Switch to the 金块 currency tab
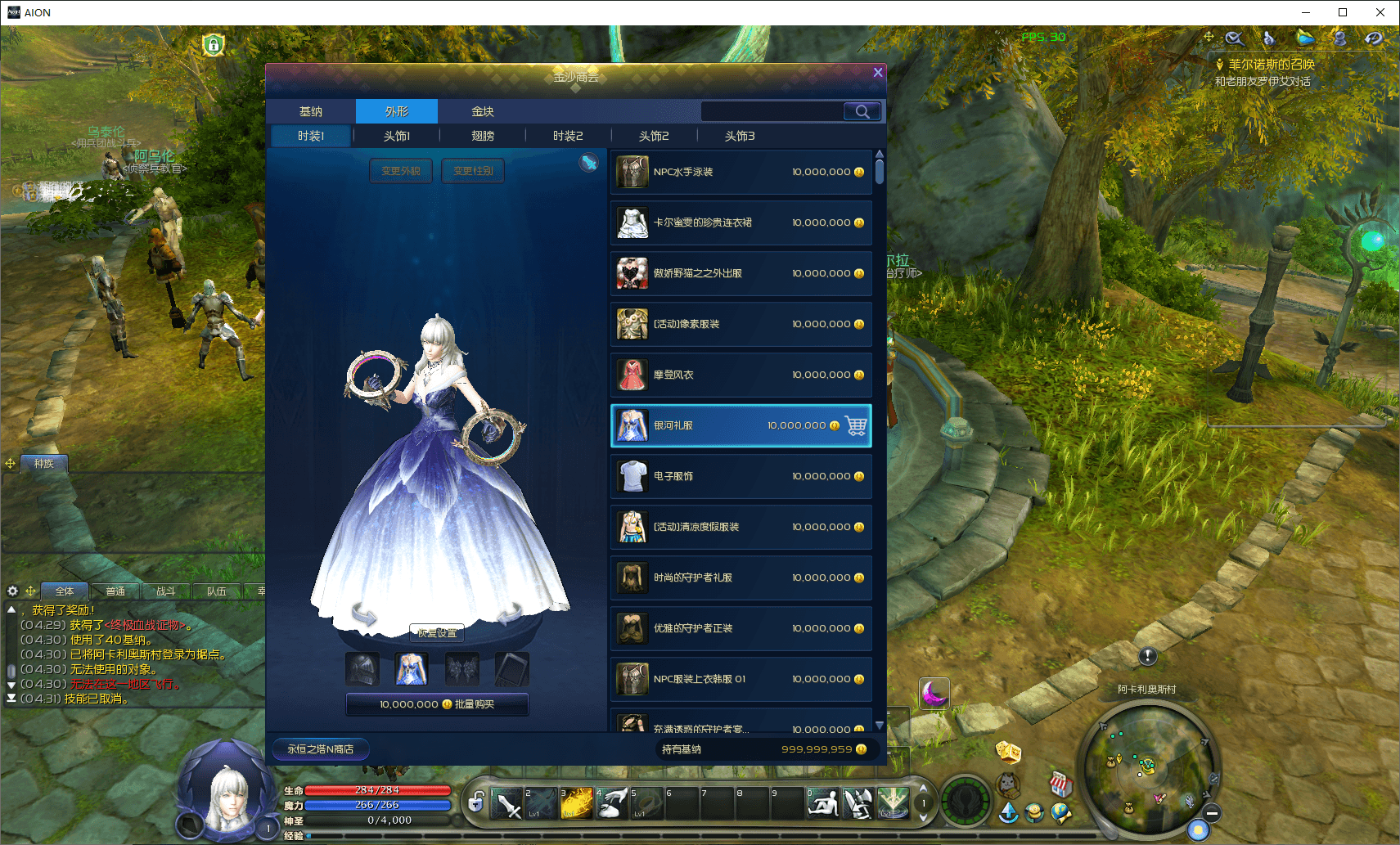Image resolution: width=1400 pixels, height=845 pixels. [483, 111]
